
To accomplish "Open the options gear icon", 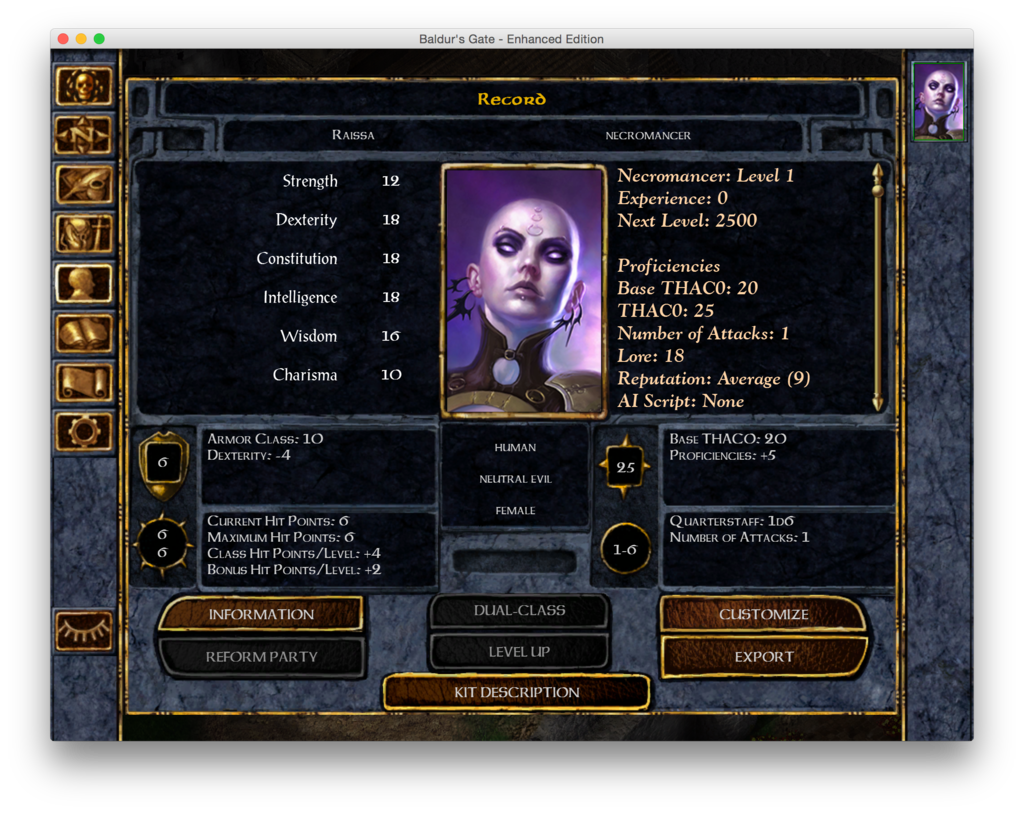I will click(x=84, y=431).
